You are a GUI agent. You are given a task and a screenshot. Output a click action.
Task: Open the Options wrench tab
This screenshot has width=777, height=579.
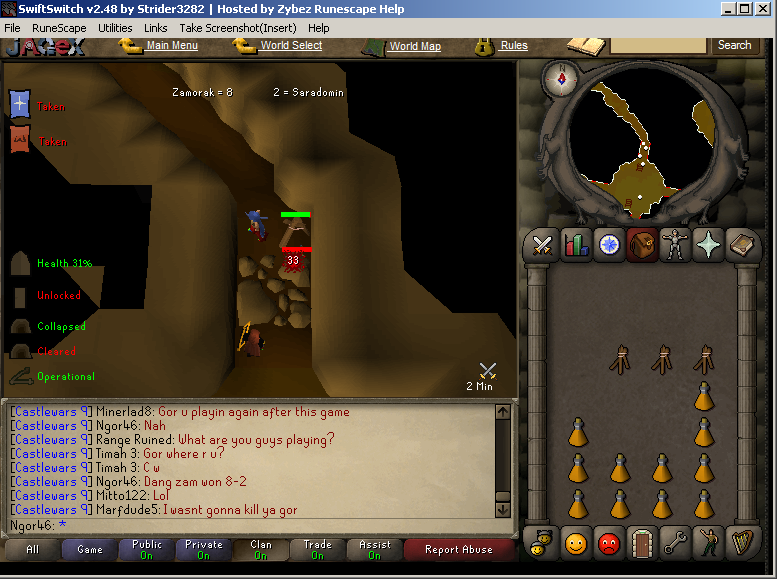(675, 543)
